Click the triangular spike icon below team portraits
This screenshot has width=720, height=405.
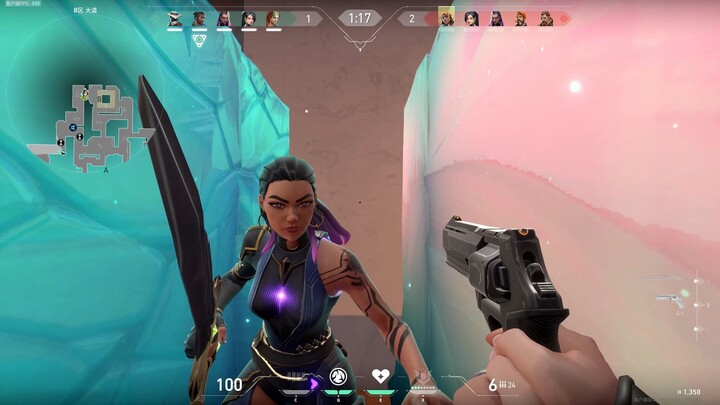click(200, 41)
